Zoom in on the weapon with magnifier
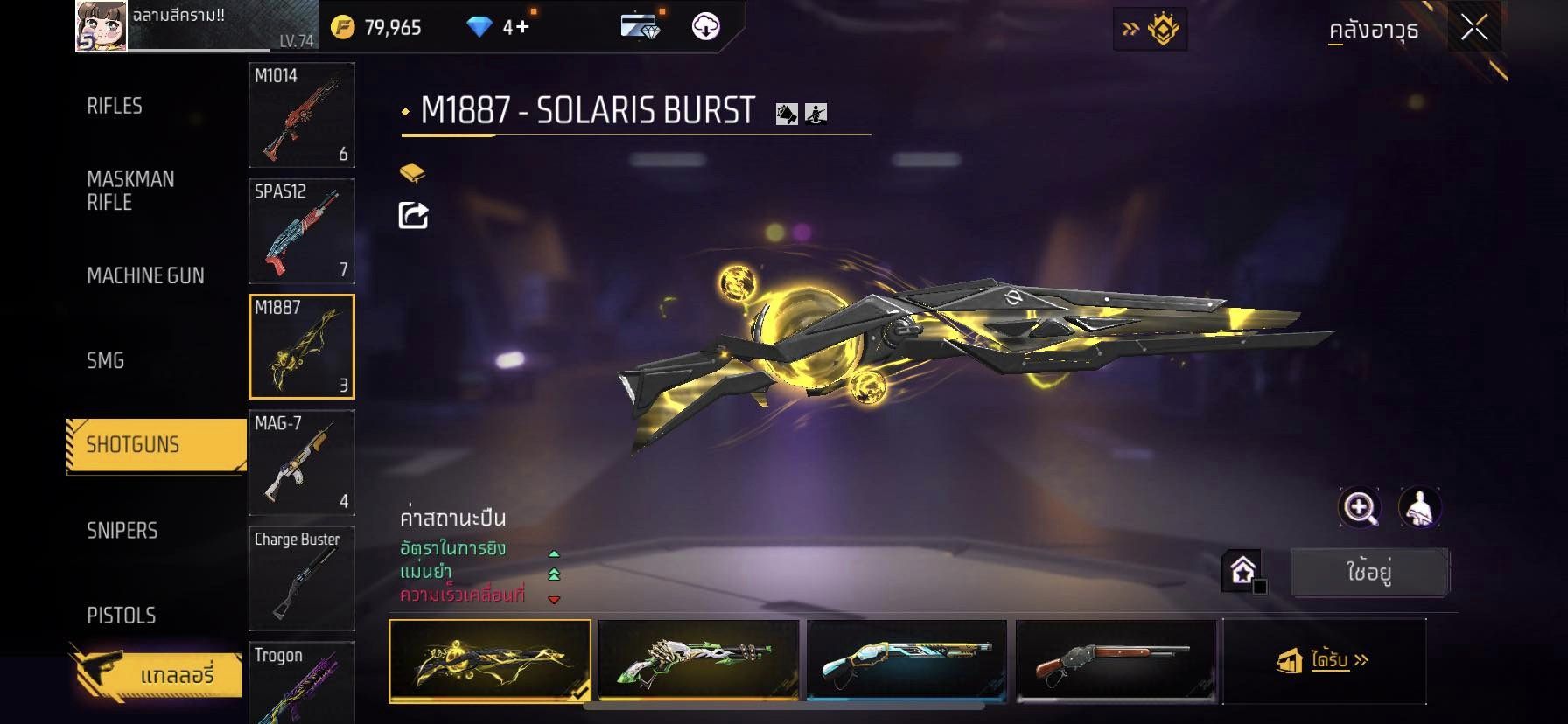 point(1360,507)
